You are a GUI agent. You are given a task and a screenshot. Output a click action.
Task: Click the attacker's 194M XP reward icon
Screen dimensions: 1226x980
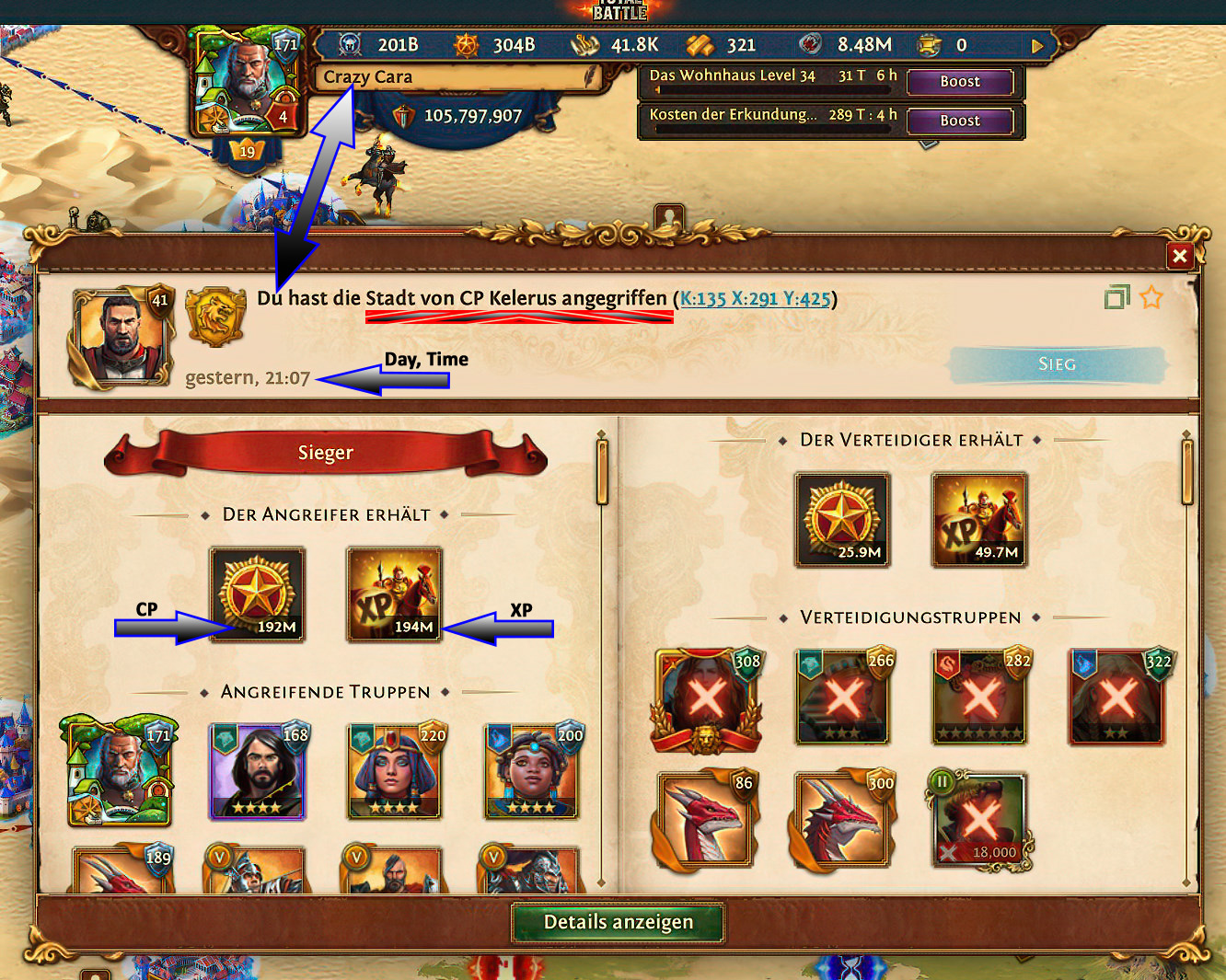(x=395, y=594)
